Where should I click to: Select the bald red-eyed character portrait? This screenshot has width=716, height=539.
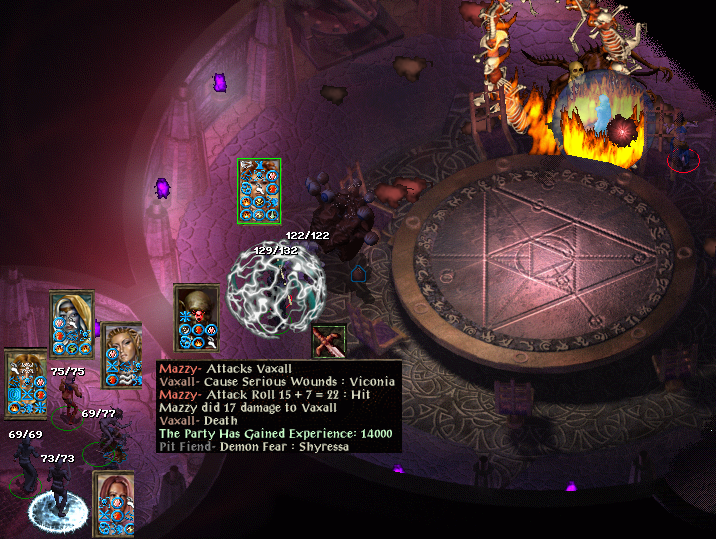tap(196, 303)
